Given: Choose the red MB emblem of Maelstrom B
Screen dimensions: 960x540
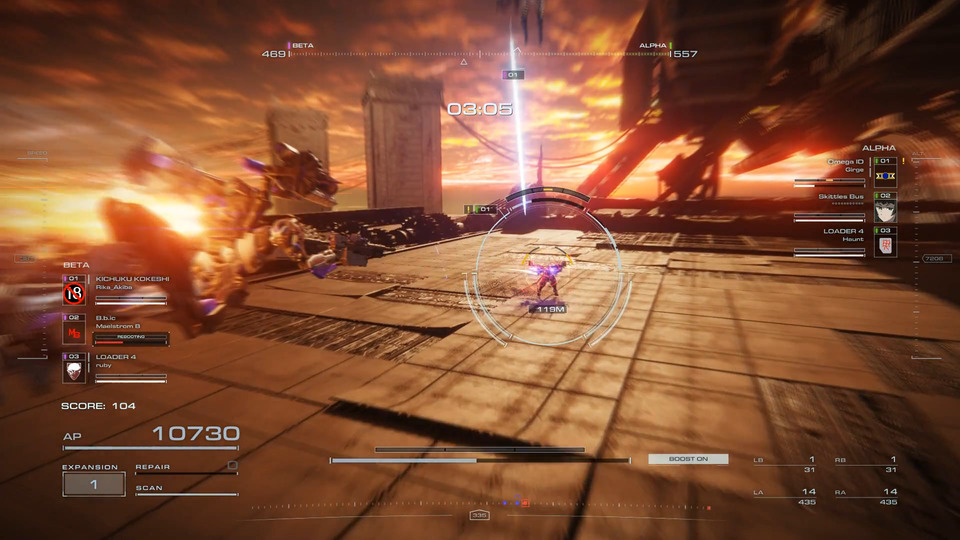Looking at the screenshot, I should tap(73, 333).
